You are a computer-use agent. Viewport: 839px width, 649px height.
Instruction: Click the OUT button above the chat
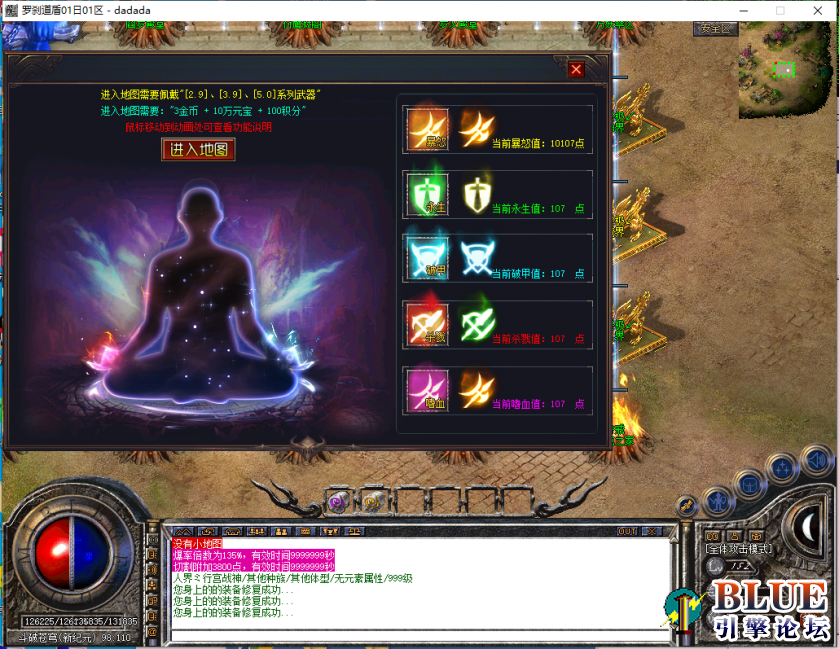628,531
